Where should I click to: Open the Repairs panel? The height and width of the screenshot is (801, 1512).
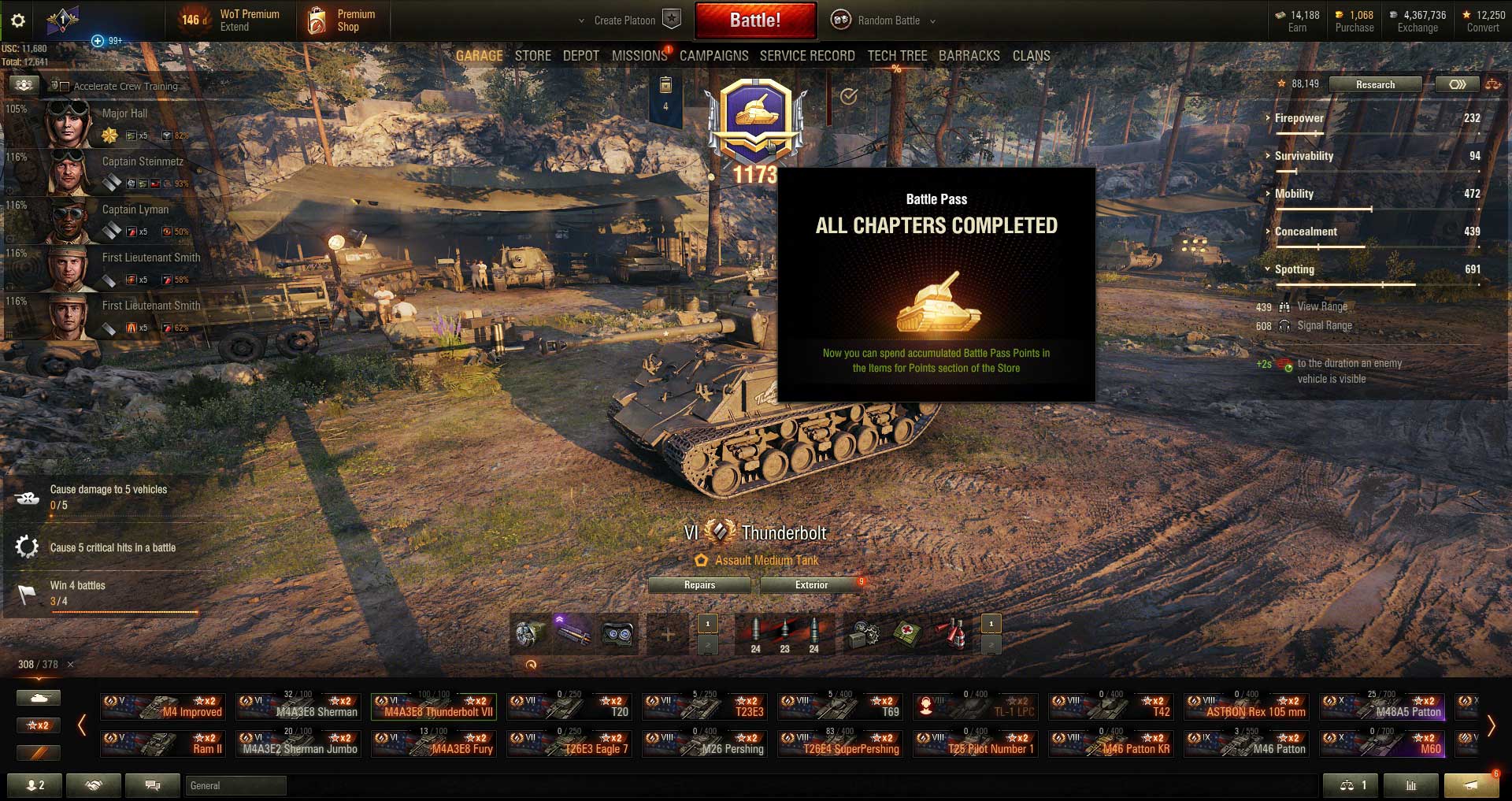point(699,585)
